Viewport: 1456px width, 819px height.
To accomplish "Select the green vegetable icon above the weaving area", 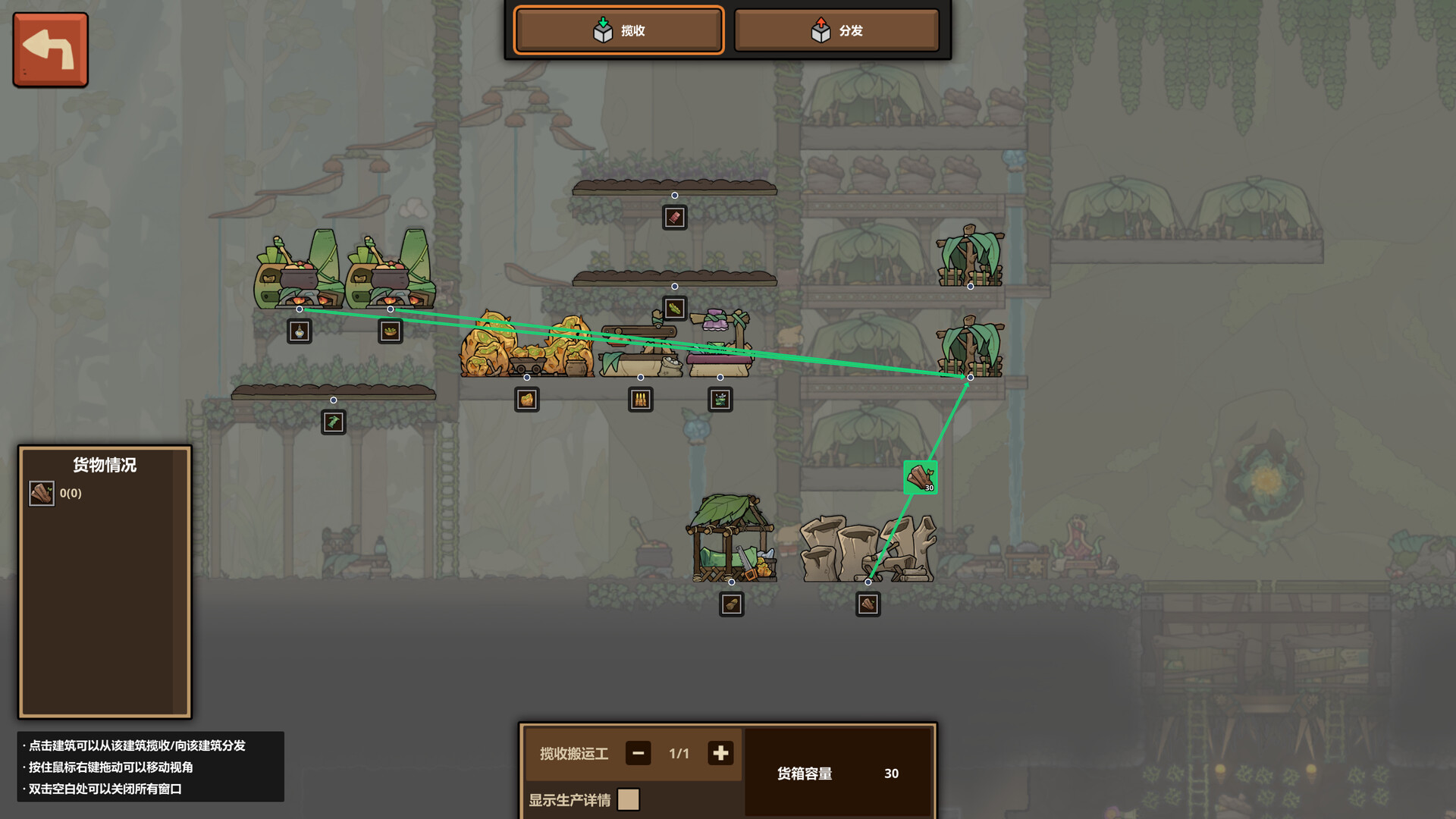I will tap(673, 308).
